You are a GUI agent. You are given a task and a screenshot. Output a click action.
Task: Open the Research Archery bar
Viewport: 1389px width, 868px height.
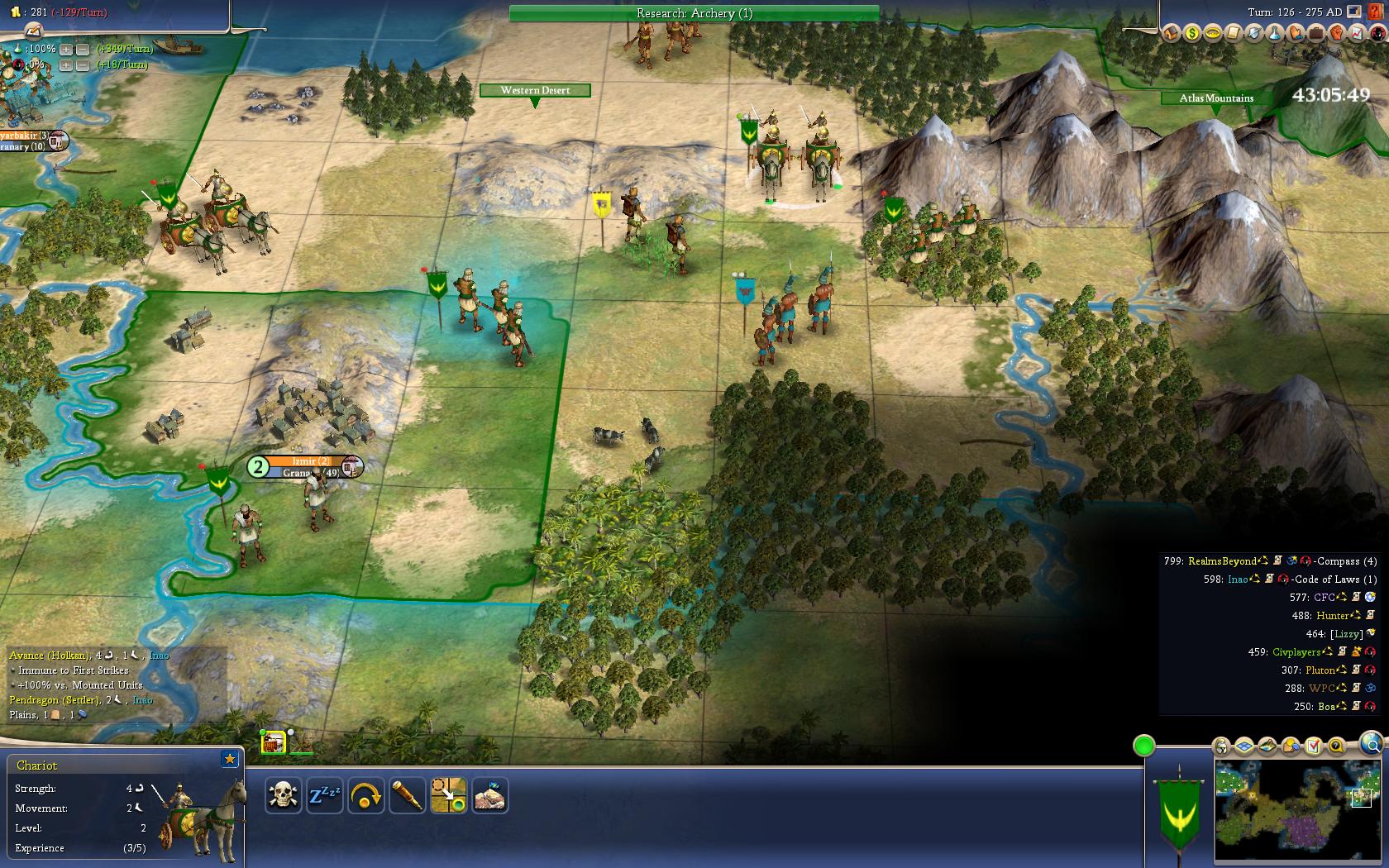click(694, 13)
